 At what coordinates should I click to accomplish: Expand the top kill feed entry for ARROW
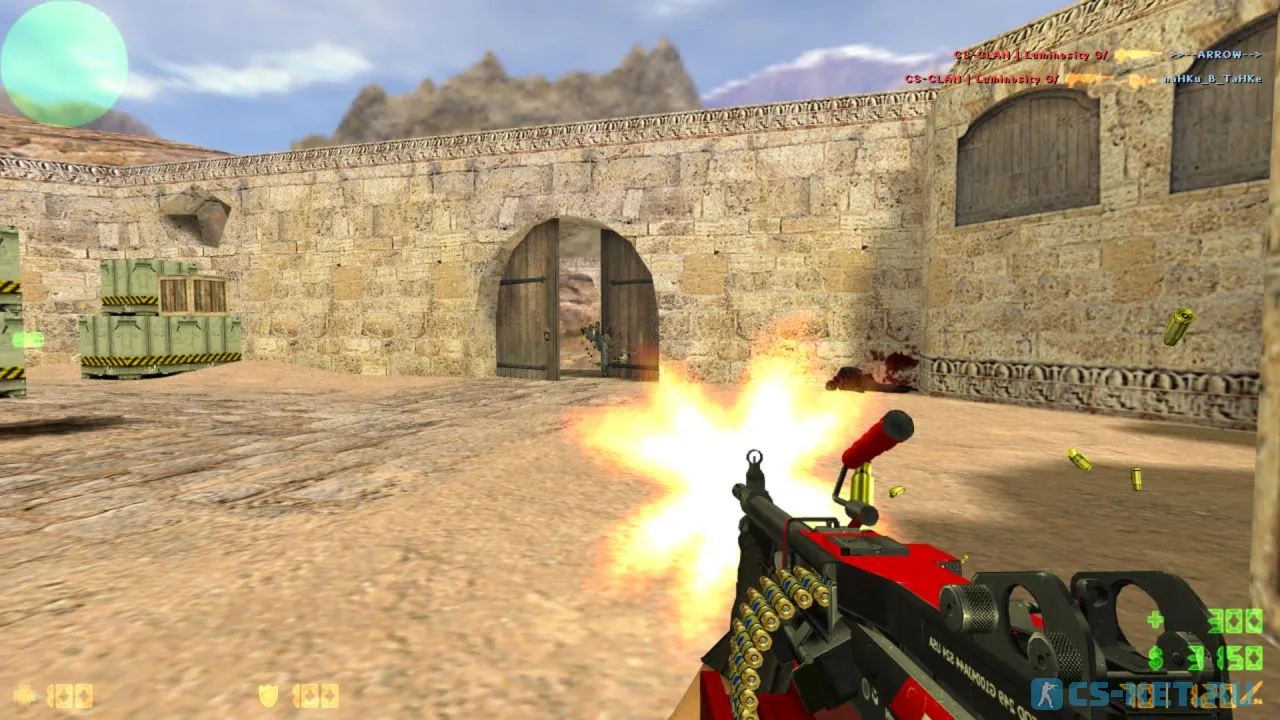point(1215,56)
